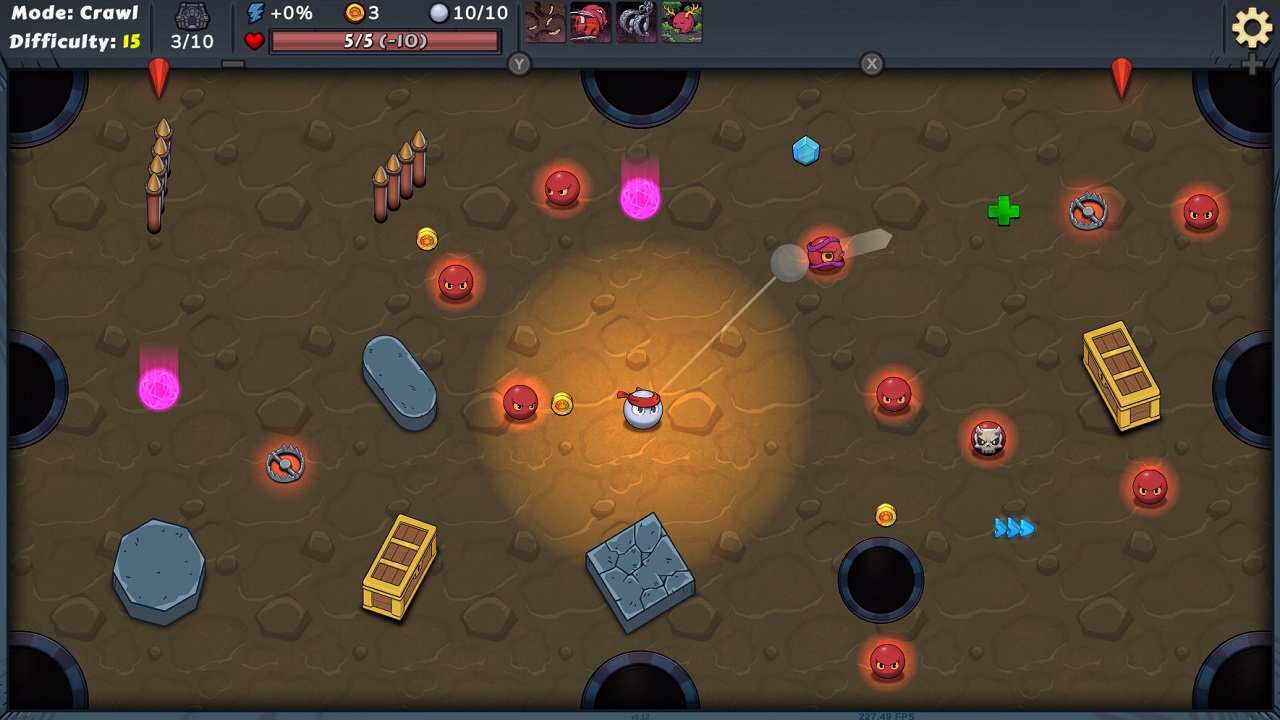Select the antlered creature portrait thumbnail
The height and width of the screenshot is (720, 1280).
coord(684,22)
